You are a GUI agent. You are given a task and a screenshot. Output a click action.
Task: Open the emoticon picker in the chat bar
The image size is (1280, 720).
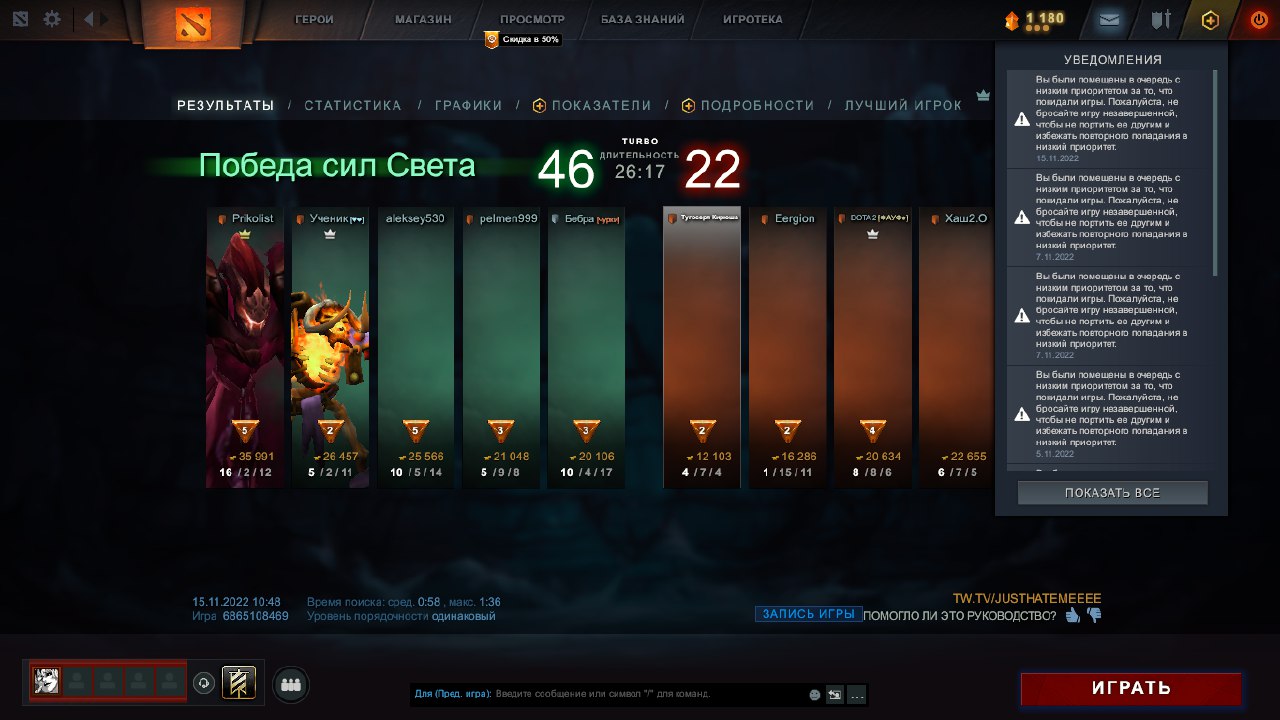[815, 694]
